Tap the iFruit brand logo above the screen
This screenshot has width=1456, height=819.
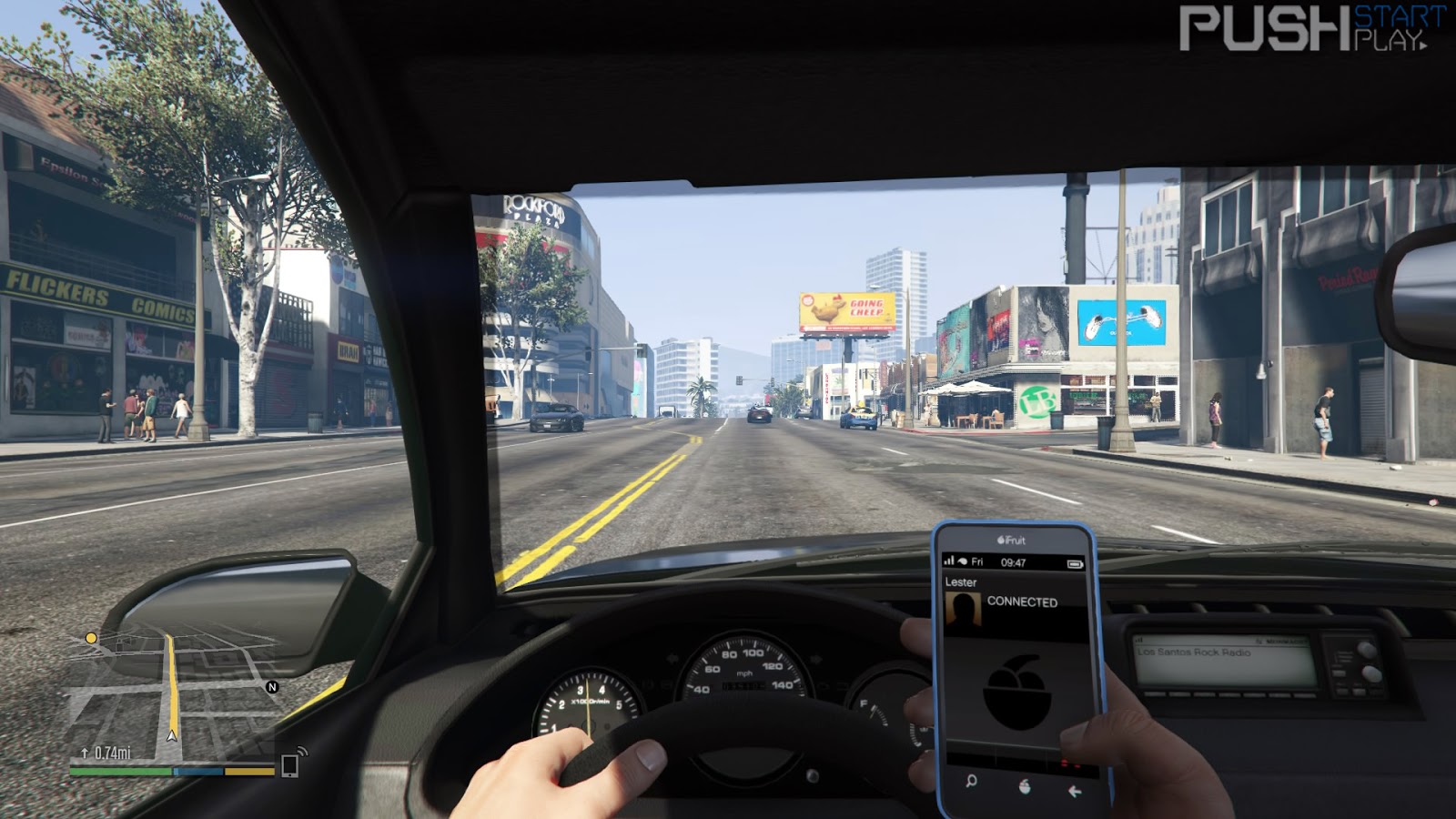1011,541
